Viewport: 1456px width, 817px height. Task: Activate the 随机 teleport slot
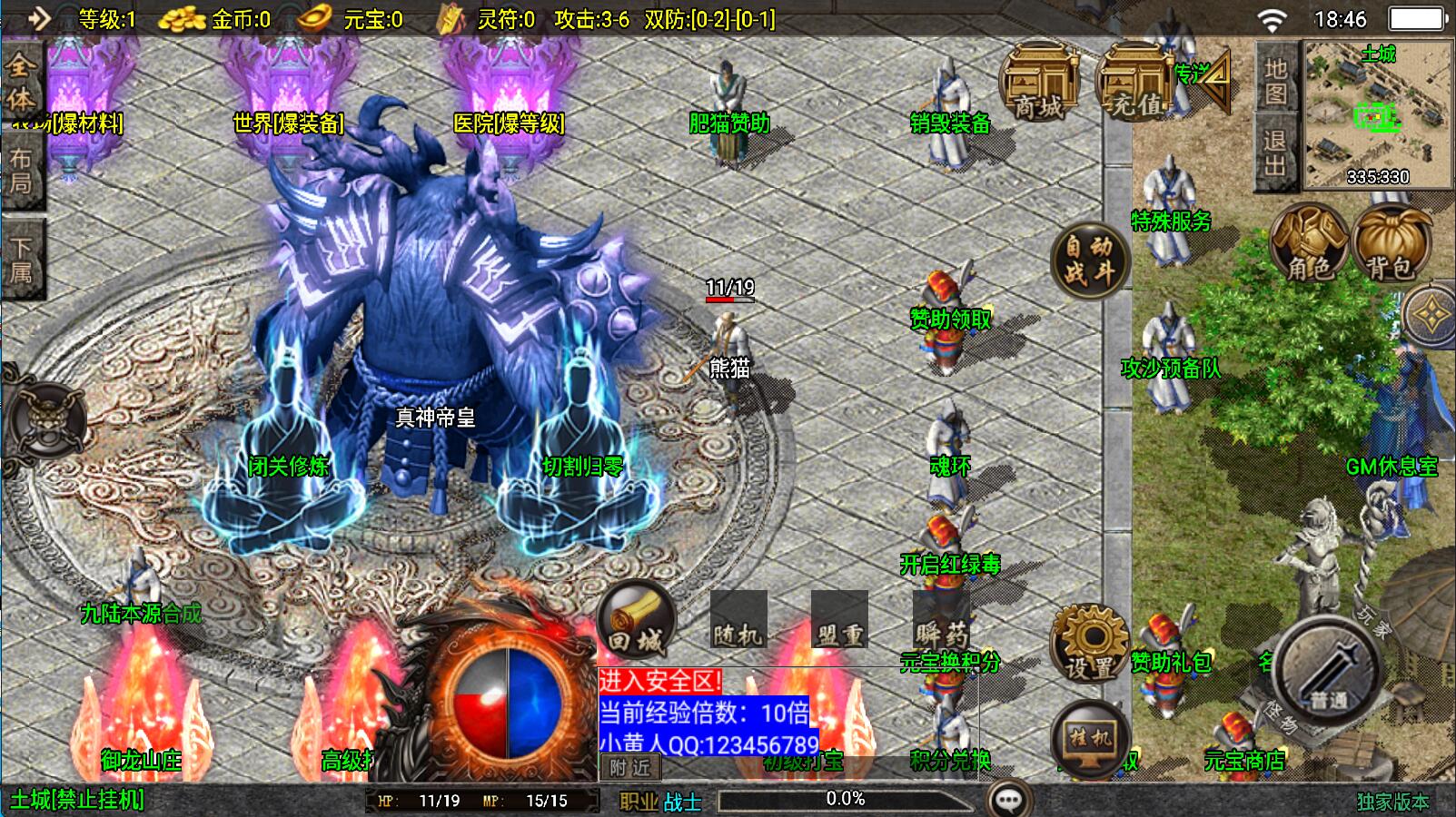tap(738, 622)
